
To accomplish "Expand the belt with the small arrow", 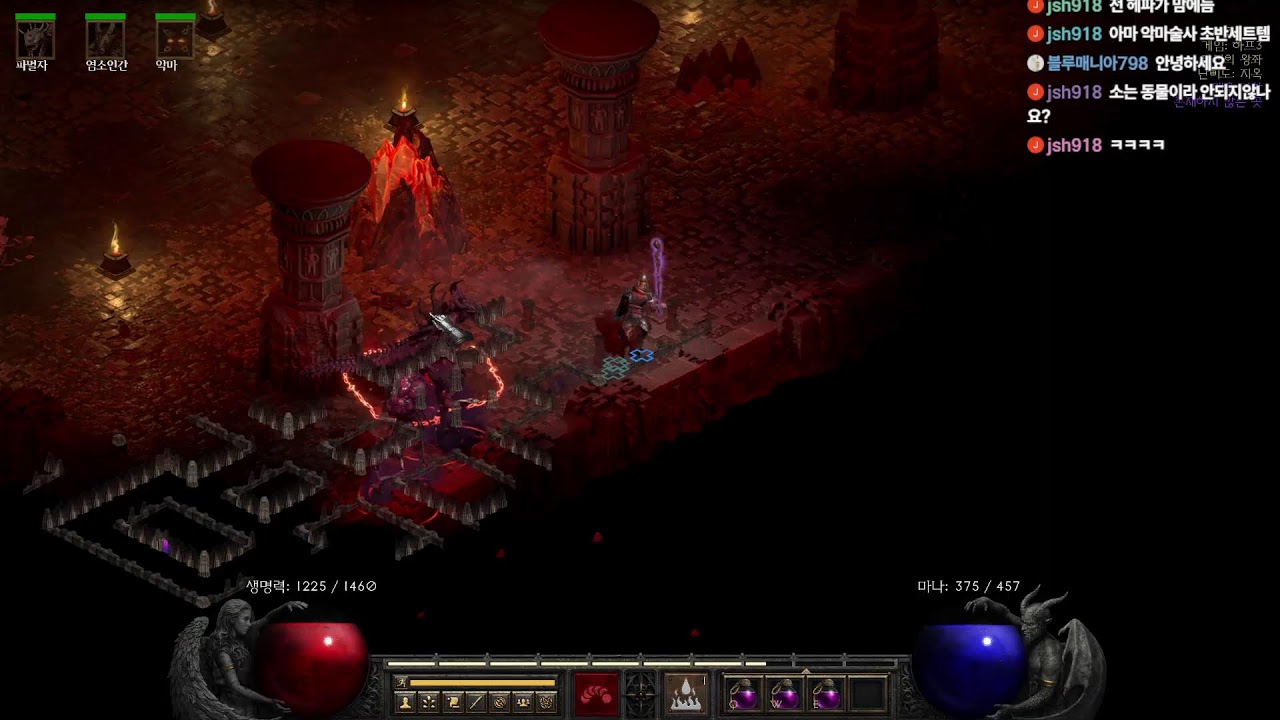I will pyautogui.click(x=806, y=671).
